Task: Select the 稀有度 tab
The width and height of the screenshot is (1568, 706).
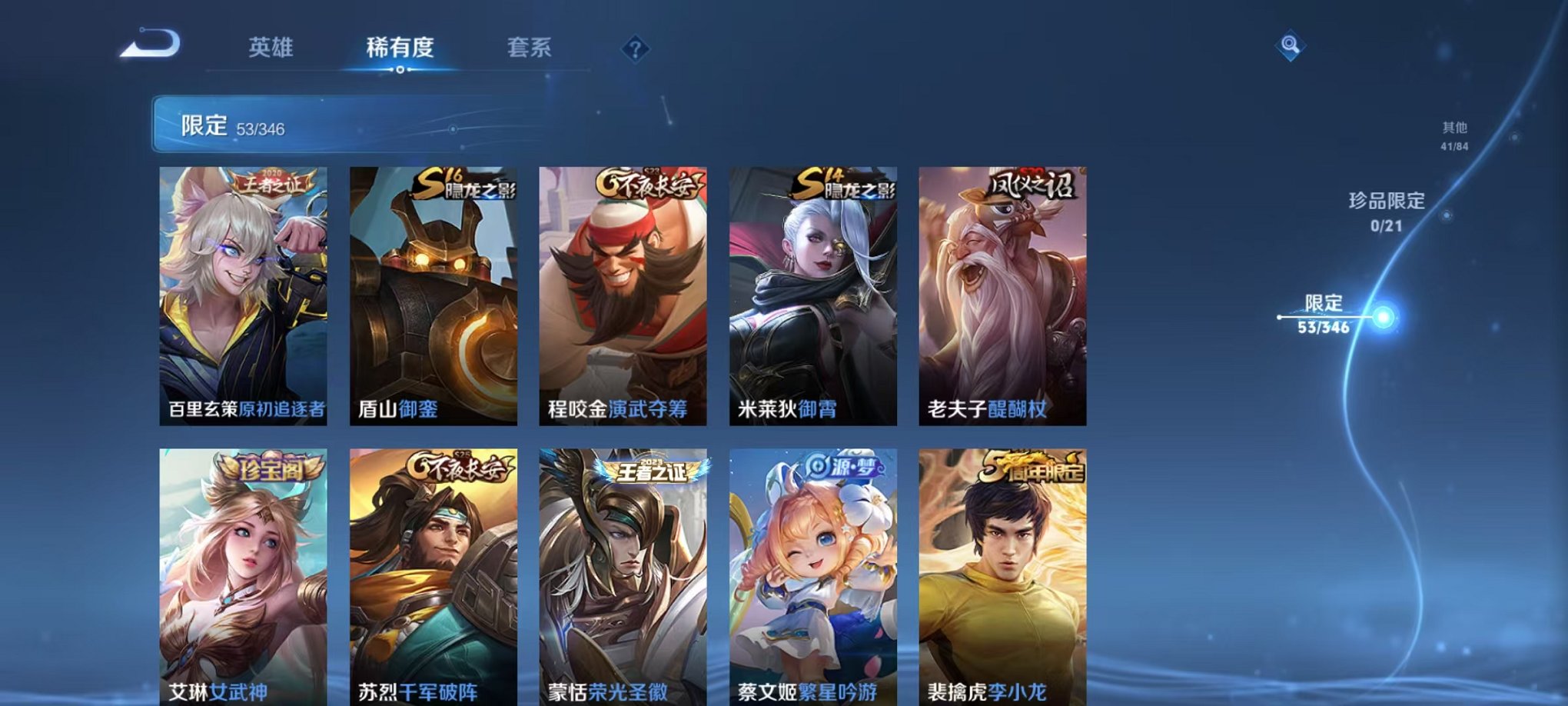Action: (400, 46)
